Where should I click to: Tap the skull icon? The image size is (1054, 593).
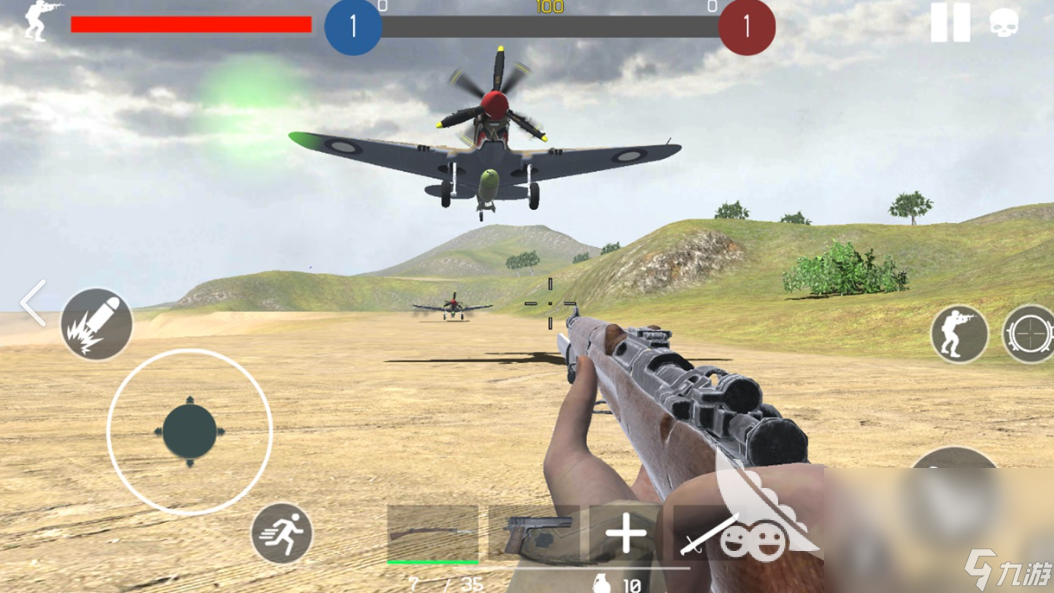pyautogui.click(x=1004, y=22)
